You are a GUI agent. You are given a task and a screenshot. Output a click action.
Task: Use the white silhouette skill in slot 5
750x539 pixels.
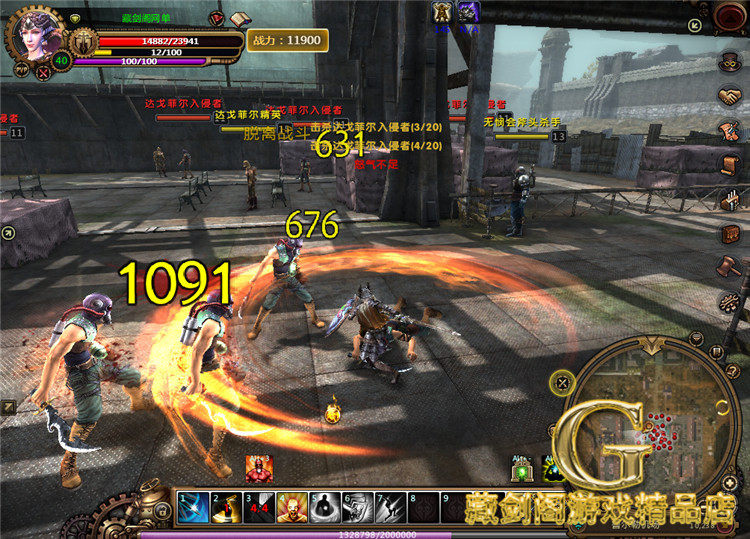(x=325, y=507)
